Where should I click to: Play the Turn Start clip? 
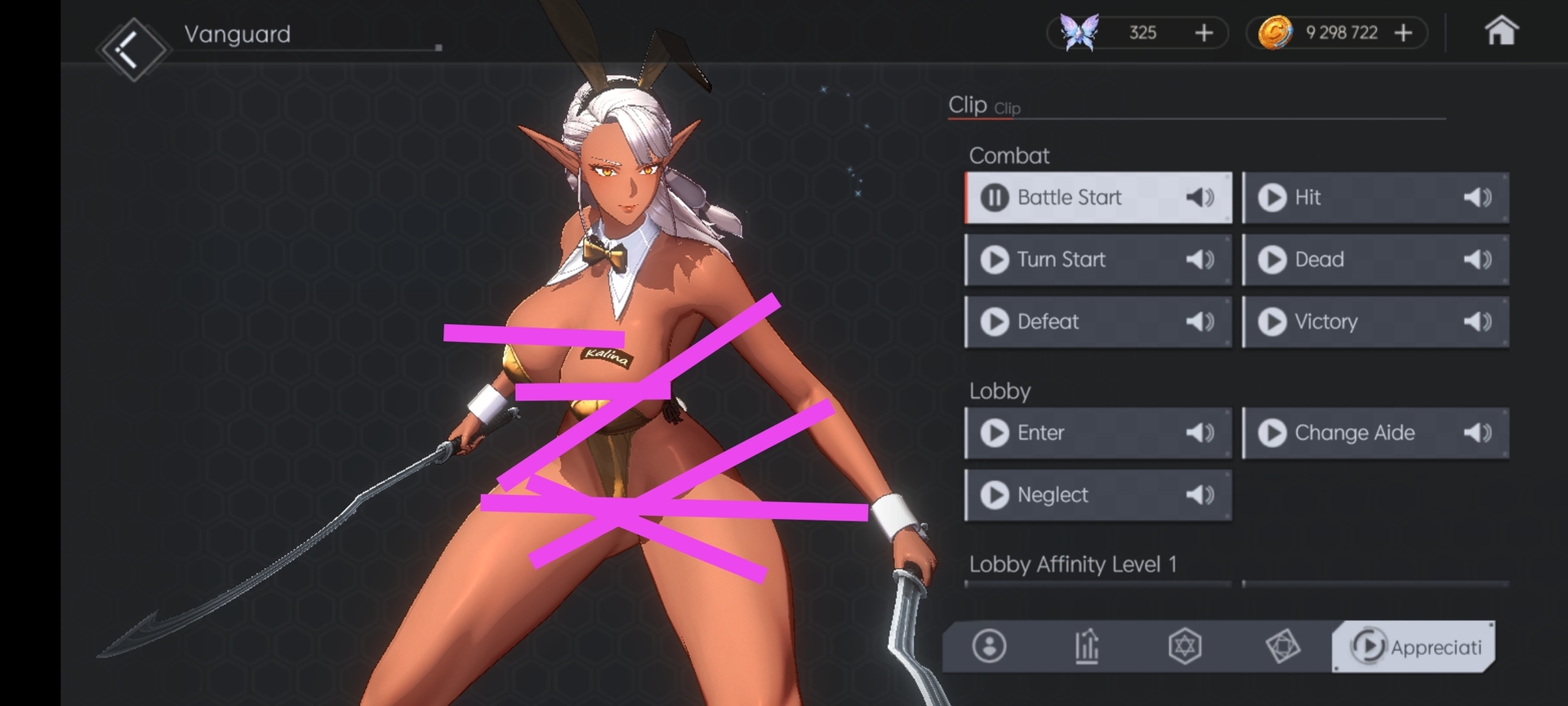994,260
